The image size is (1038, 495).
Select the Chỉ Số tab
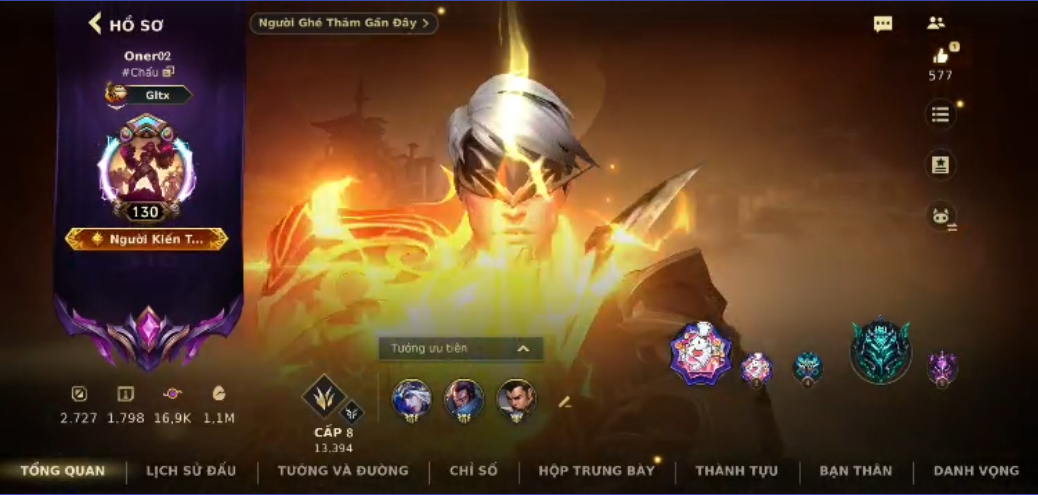click(473, 471)
